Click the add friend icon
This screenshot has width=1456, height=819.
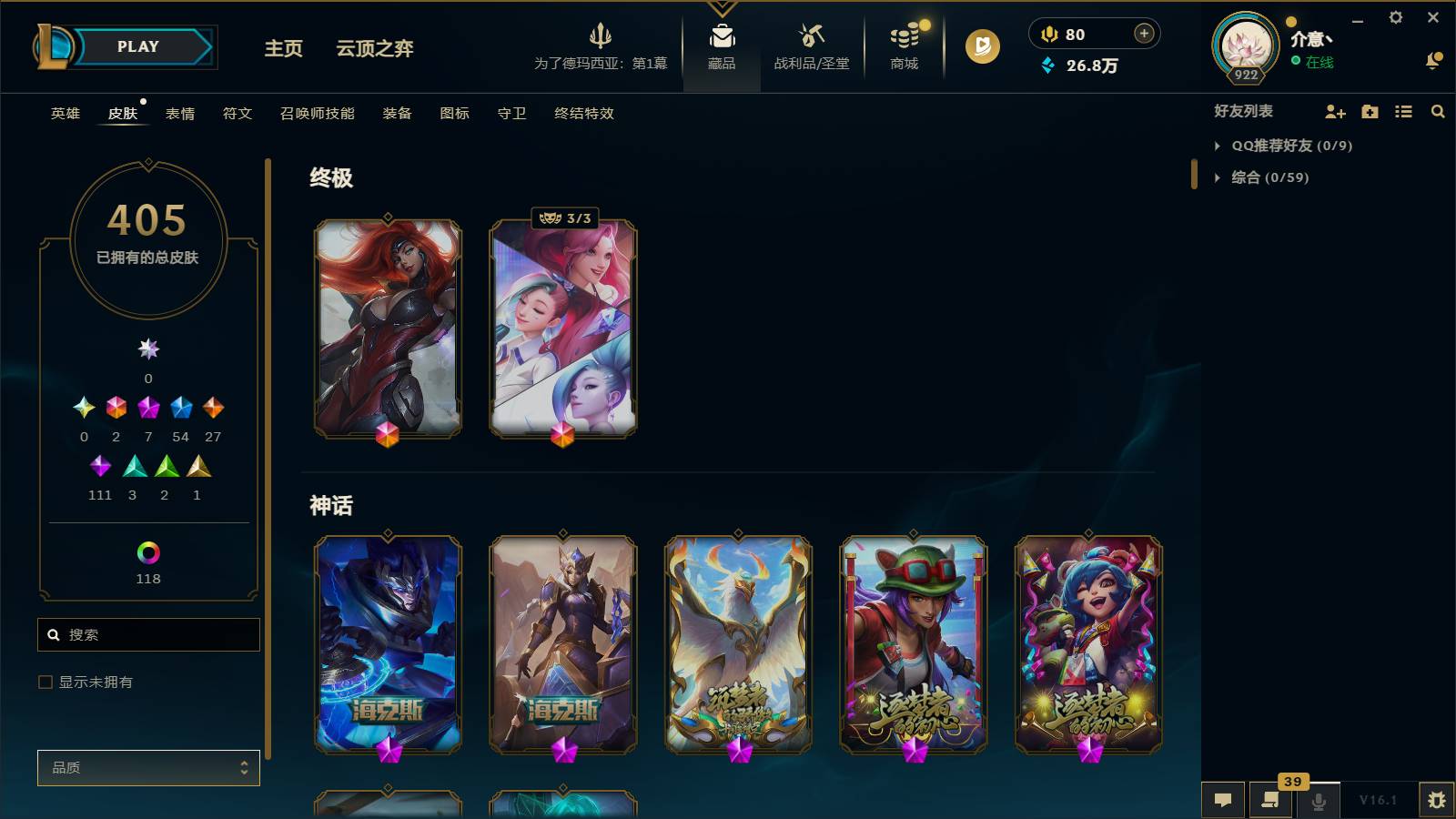point(1335,112)
